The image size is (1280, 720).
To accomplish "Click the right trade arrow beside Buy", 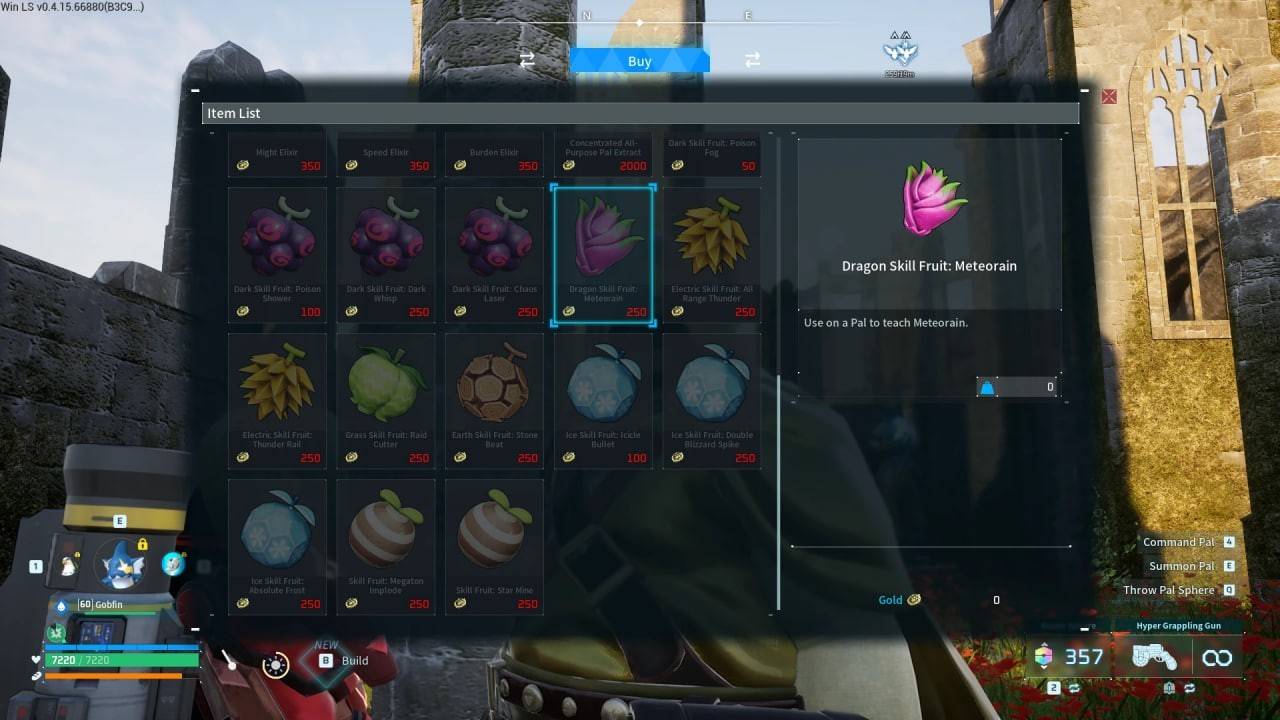I will click(752, 60).
